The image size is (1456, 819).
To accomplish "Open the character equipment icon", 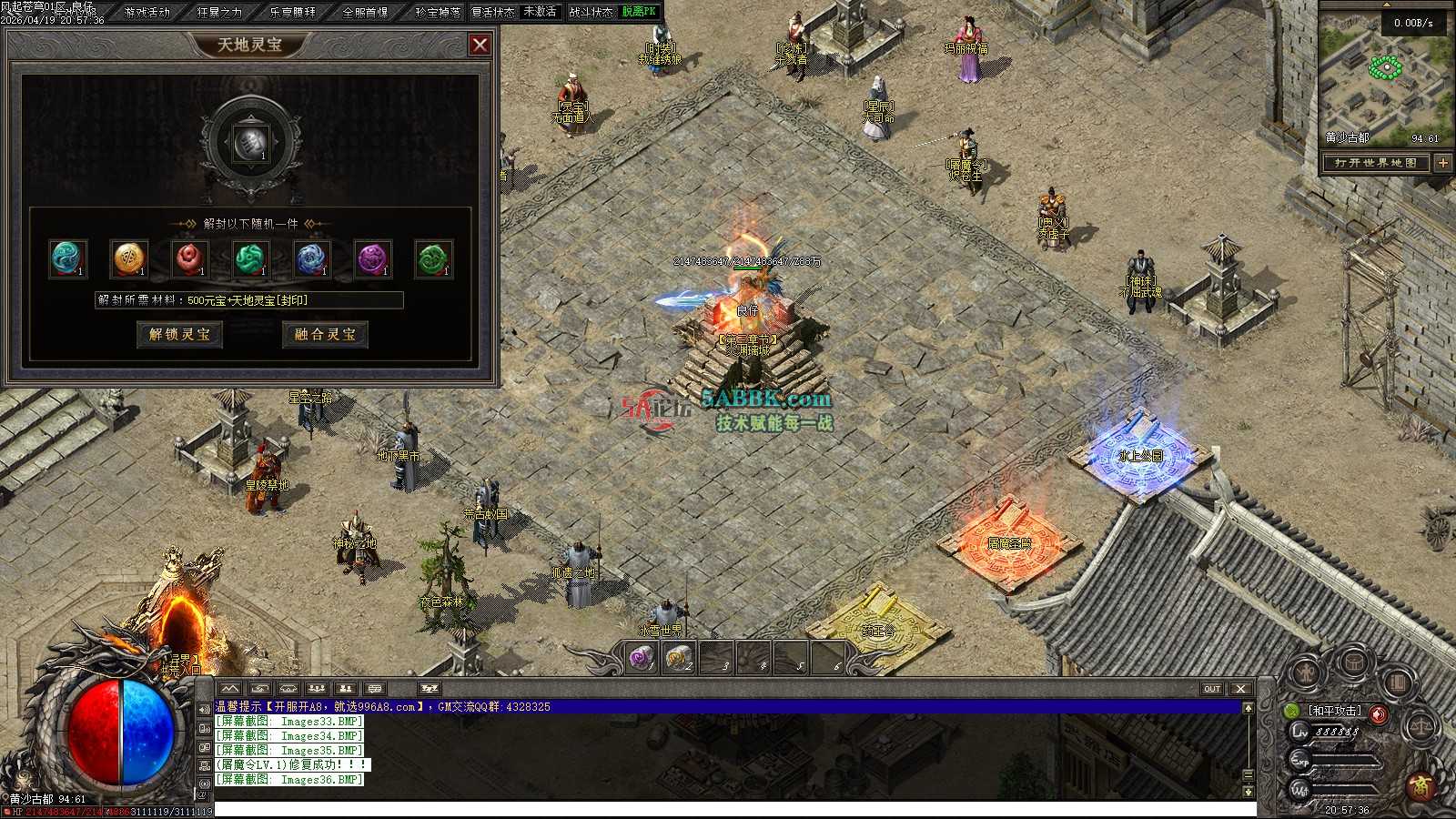I will tap(1307, 673).
